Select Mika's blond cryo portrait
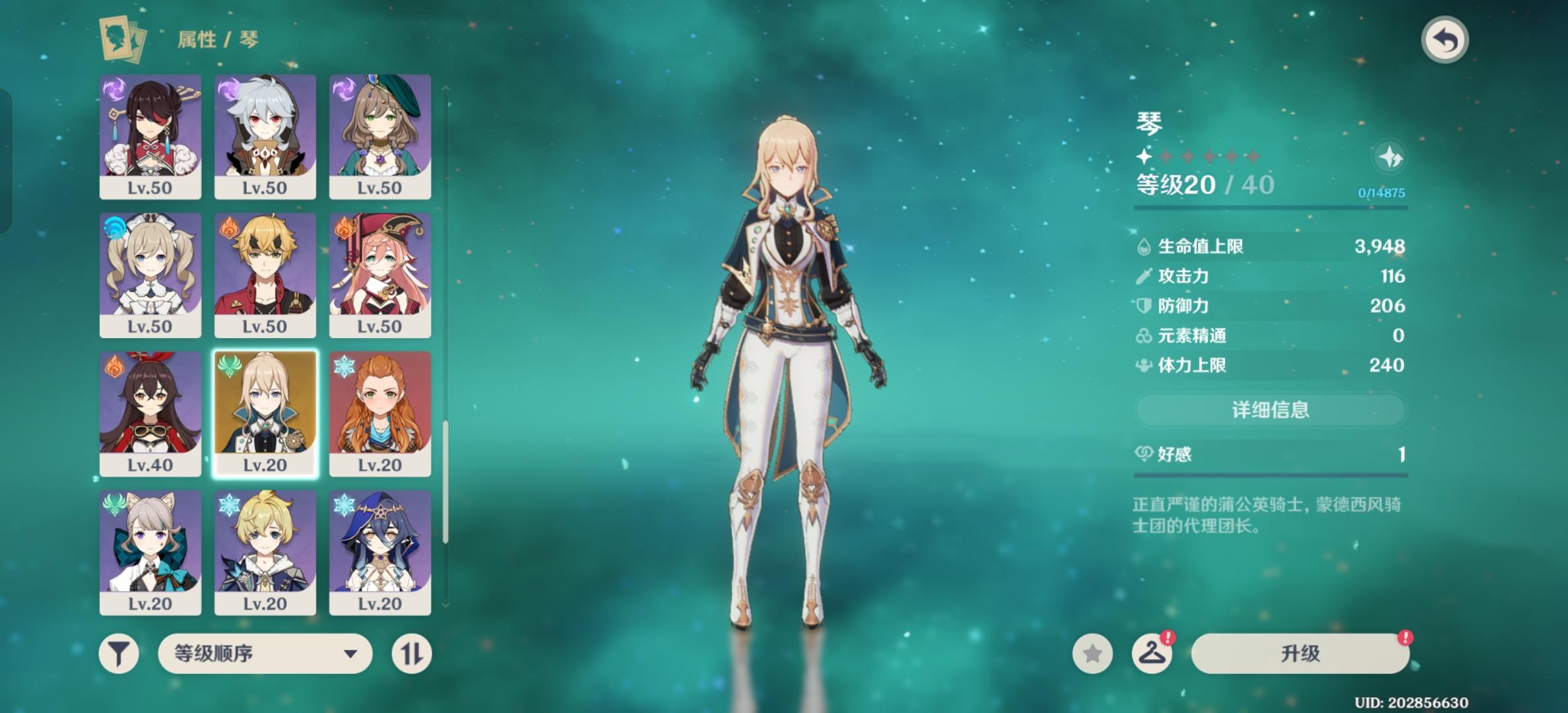 click(265, 552)
